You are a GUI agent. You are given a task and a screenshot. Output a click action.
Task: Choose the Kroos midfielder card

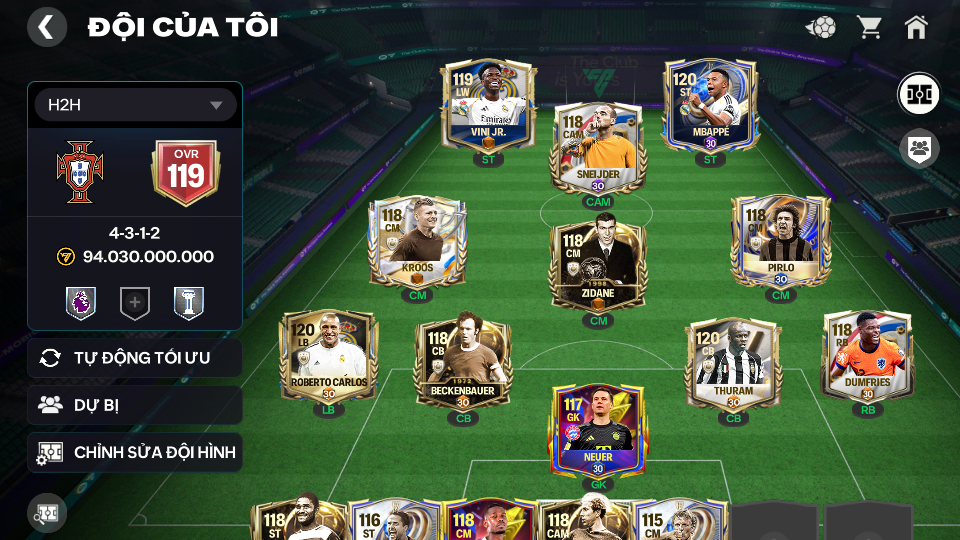click(417, 242)
